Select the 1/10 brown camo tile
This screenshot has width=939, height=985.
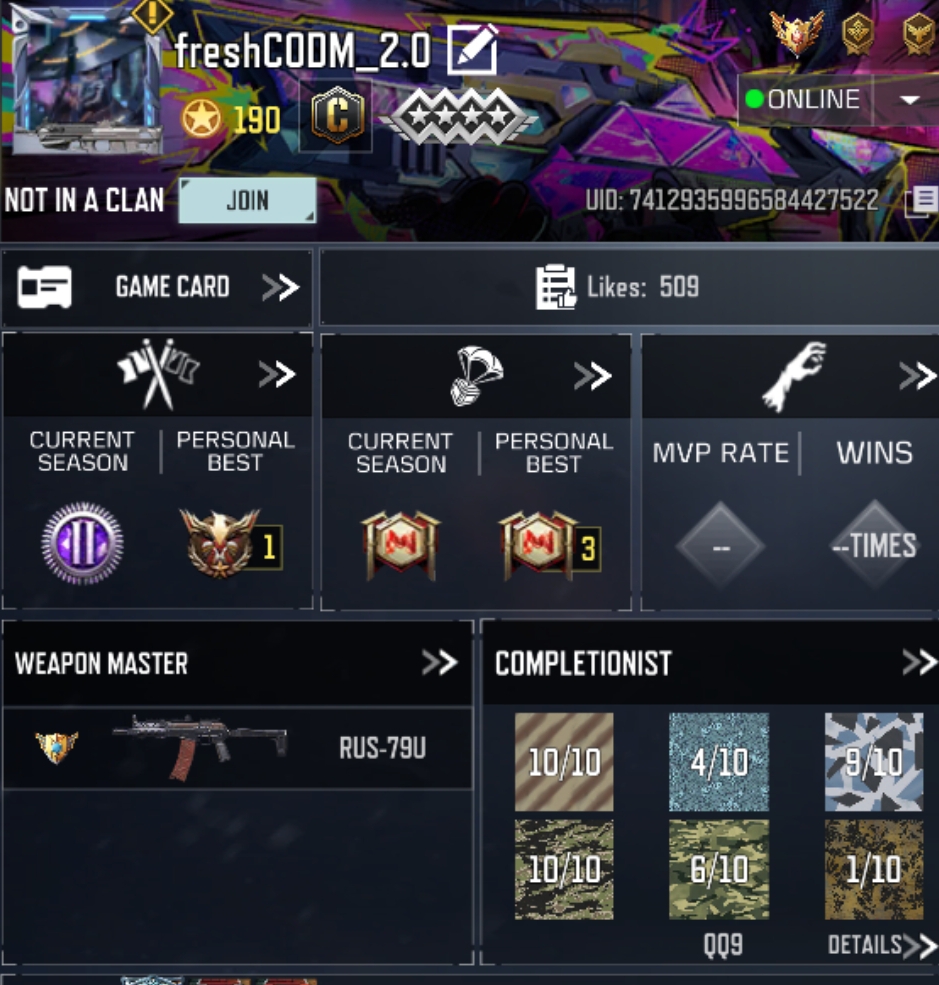click(873, 869)
